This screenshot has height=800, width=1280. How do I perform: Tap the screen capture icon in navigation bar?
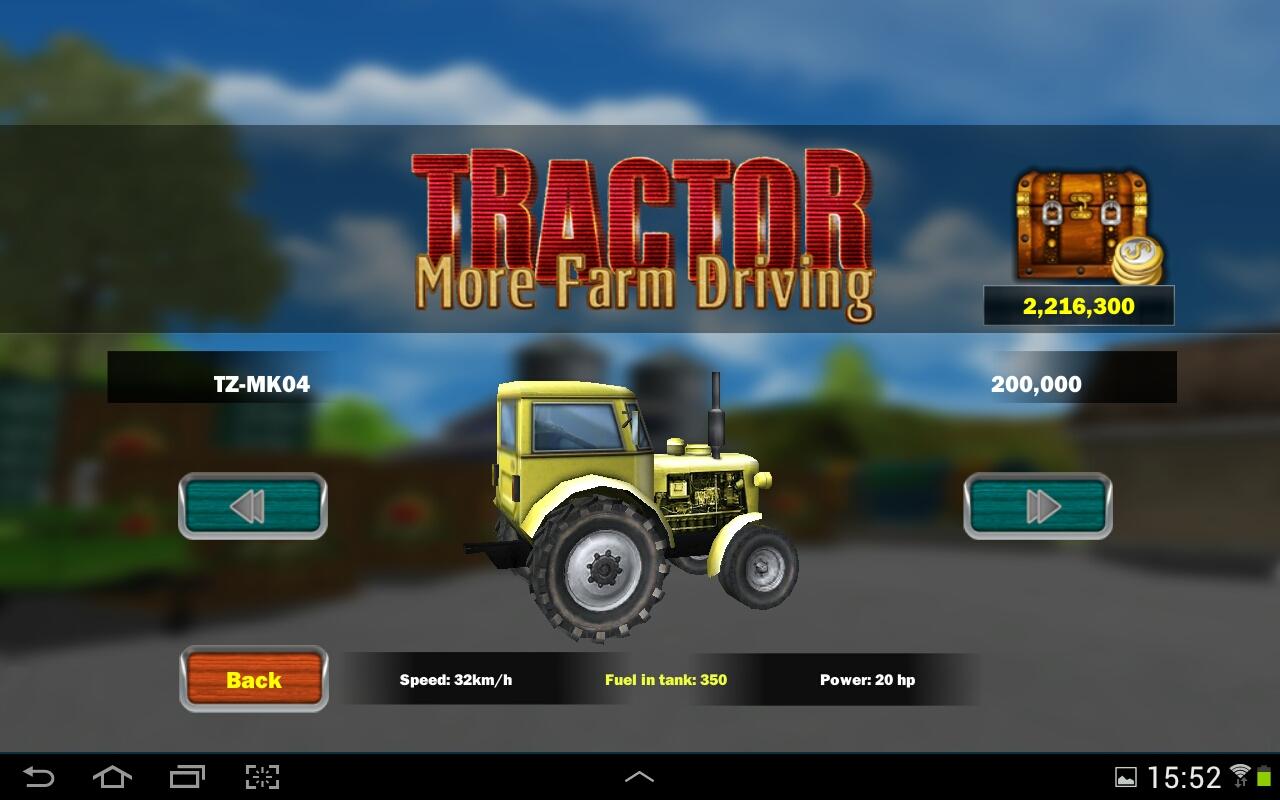(x=262, y=775)
